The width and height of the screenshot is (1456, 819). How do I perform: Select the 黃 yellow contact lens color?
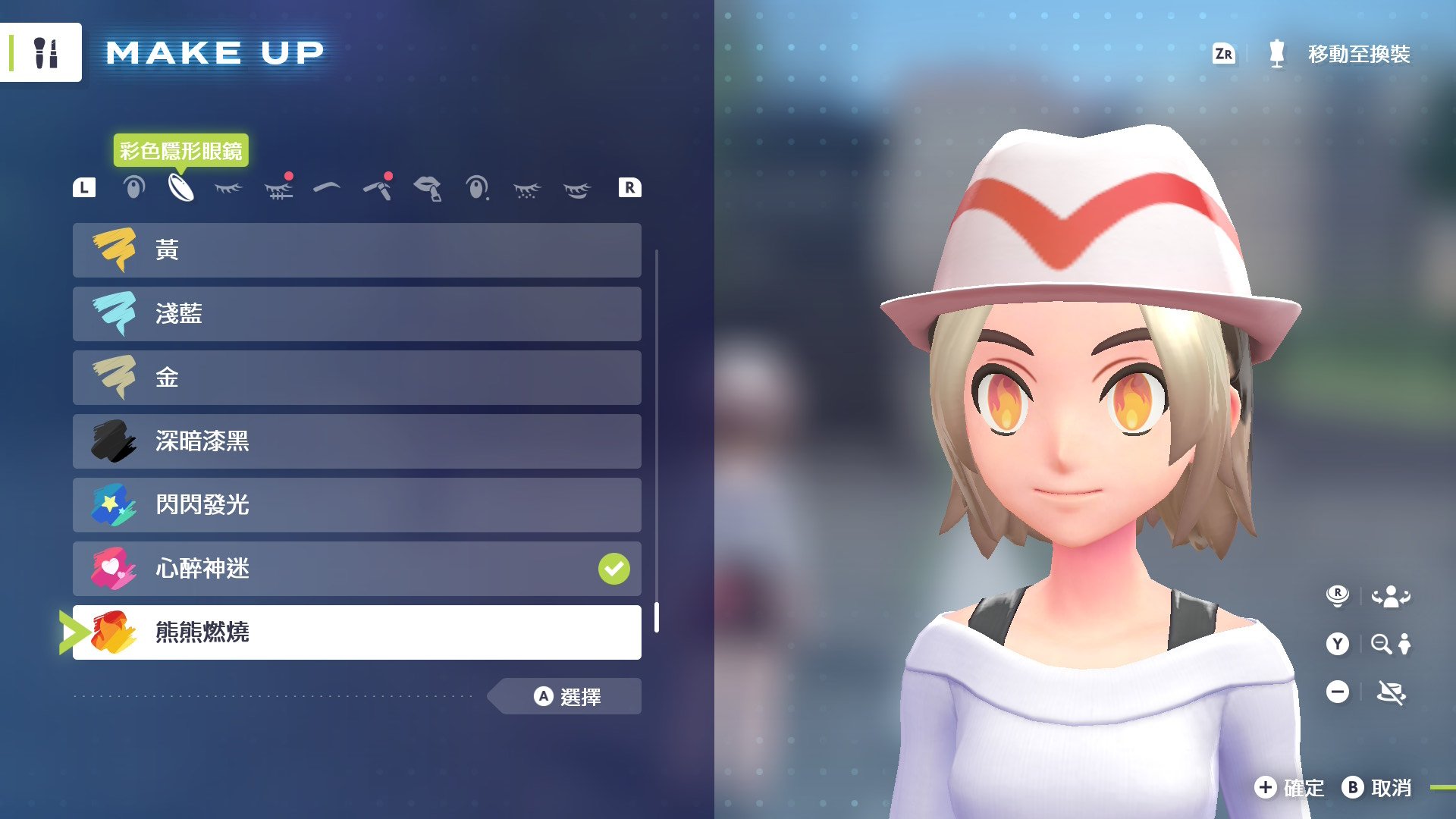(x=356, y=250)
